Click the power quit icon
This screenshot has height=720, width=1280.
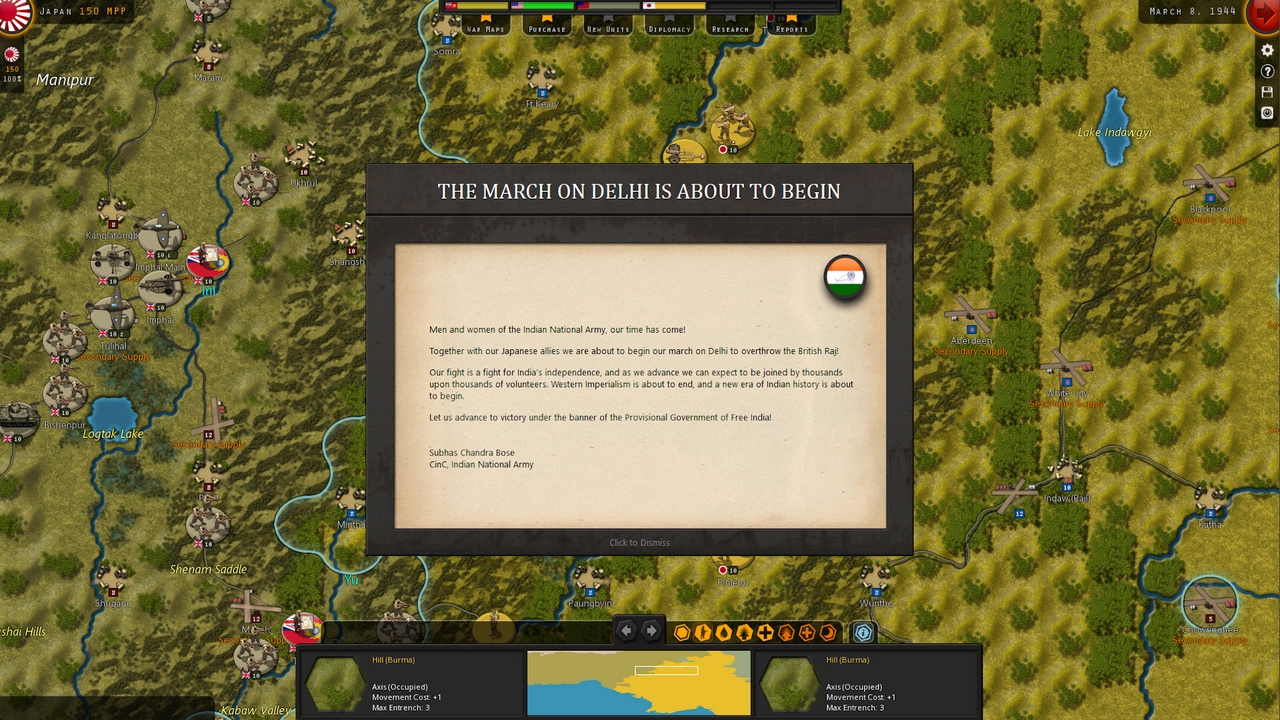tap(1267, 113)
